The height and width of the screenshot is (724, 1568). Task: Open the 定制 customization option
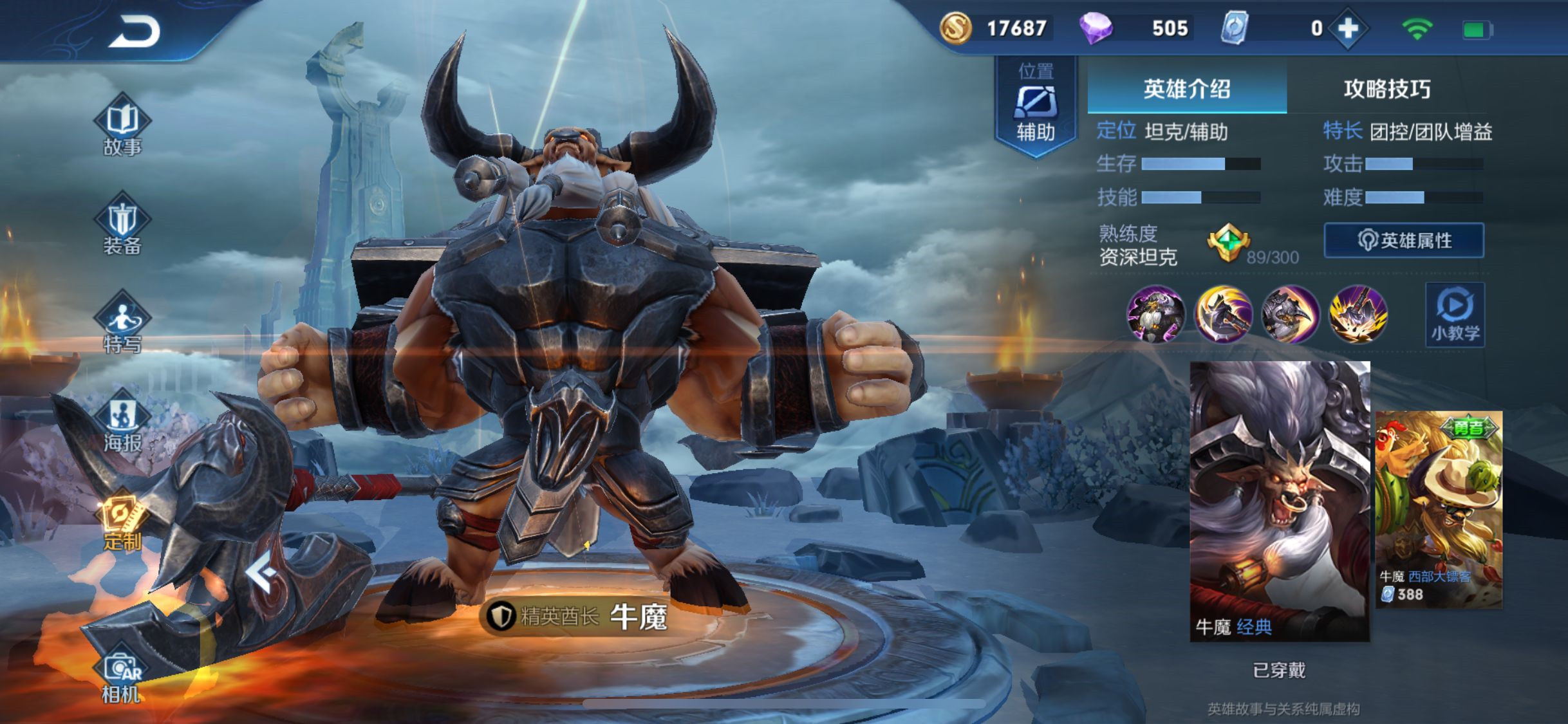coord(122,523)
